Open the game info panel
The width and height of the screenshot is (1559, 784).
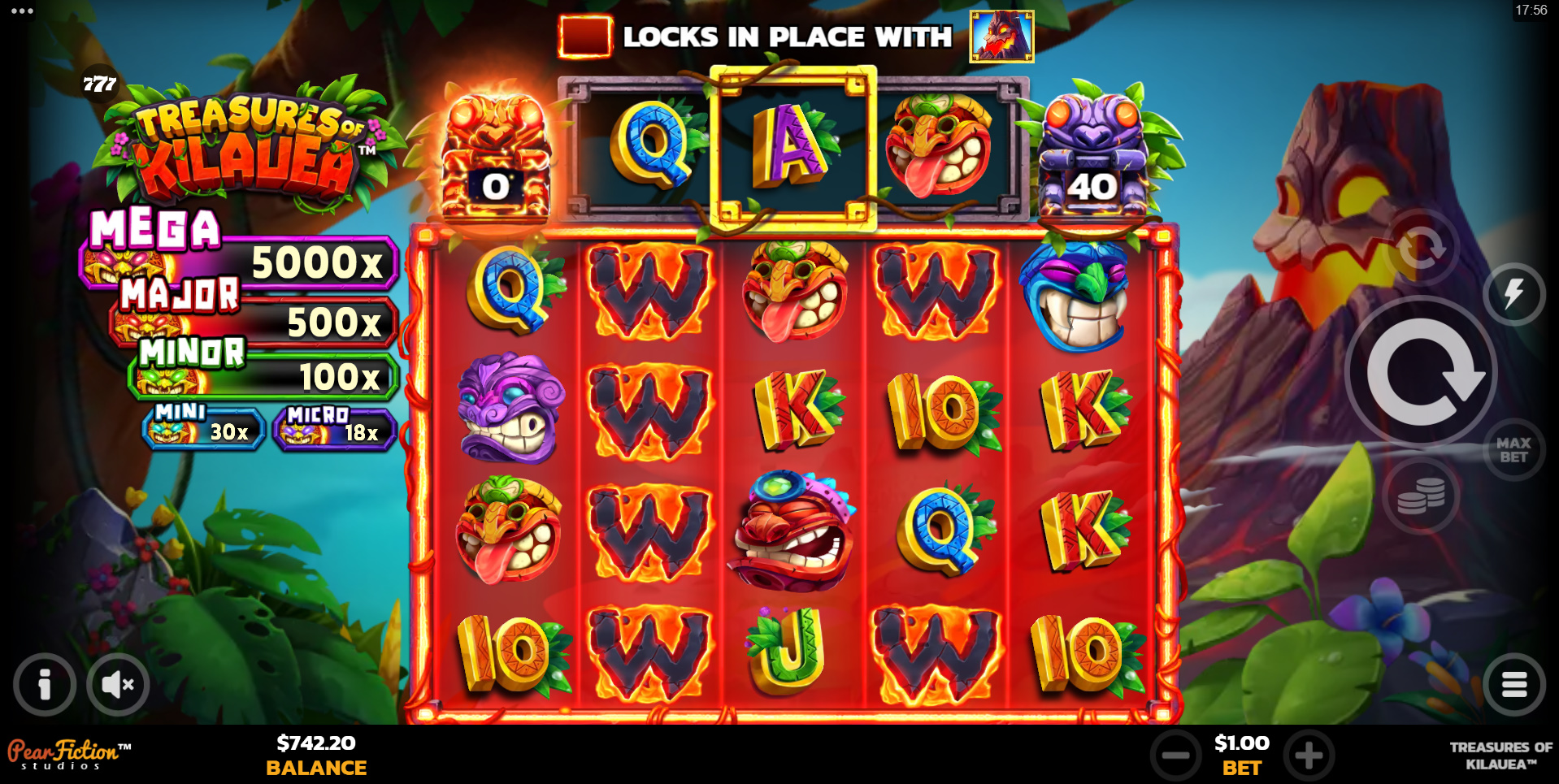click(43, 684)
